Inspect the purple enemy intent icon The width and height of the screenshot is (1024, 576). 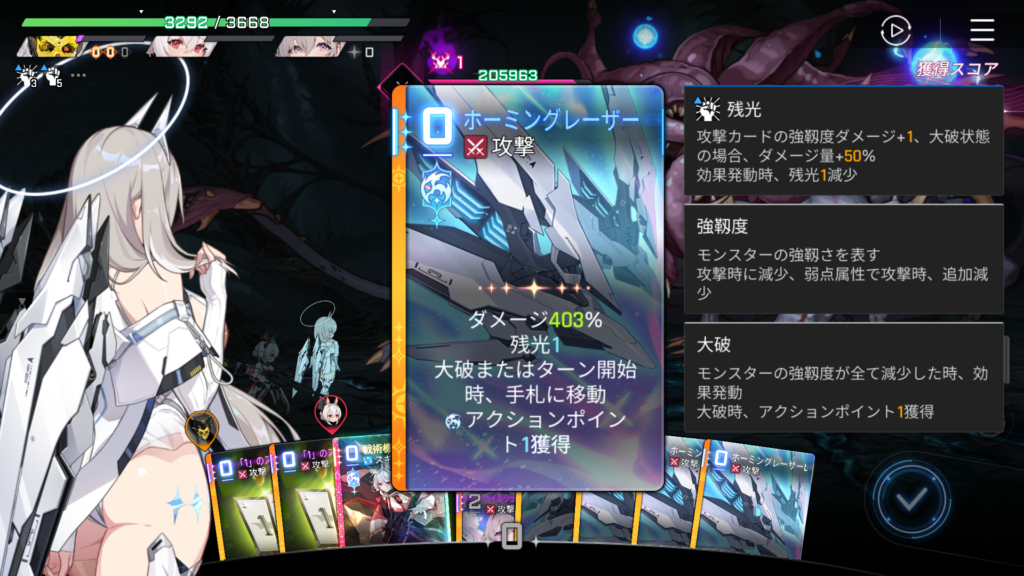click(x=441, y=62)
